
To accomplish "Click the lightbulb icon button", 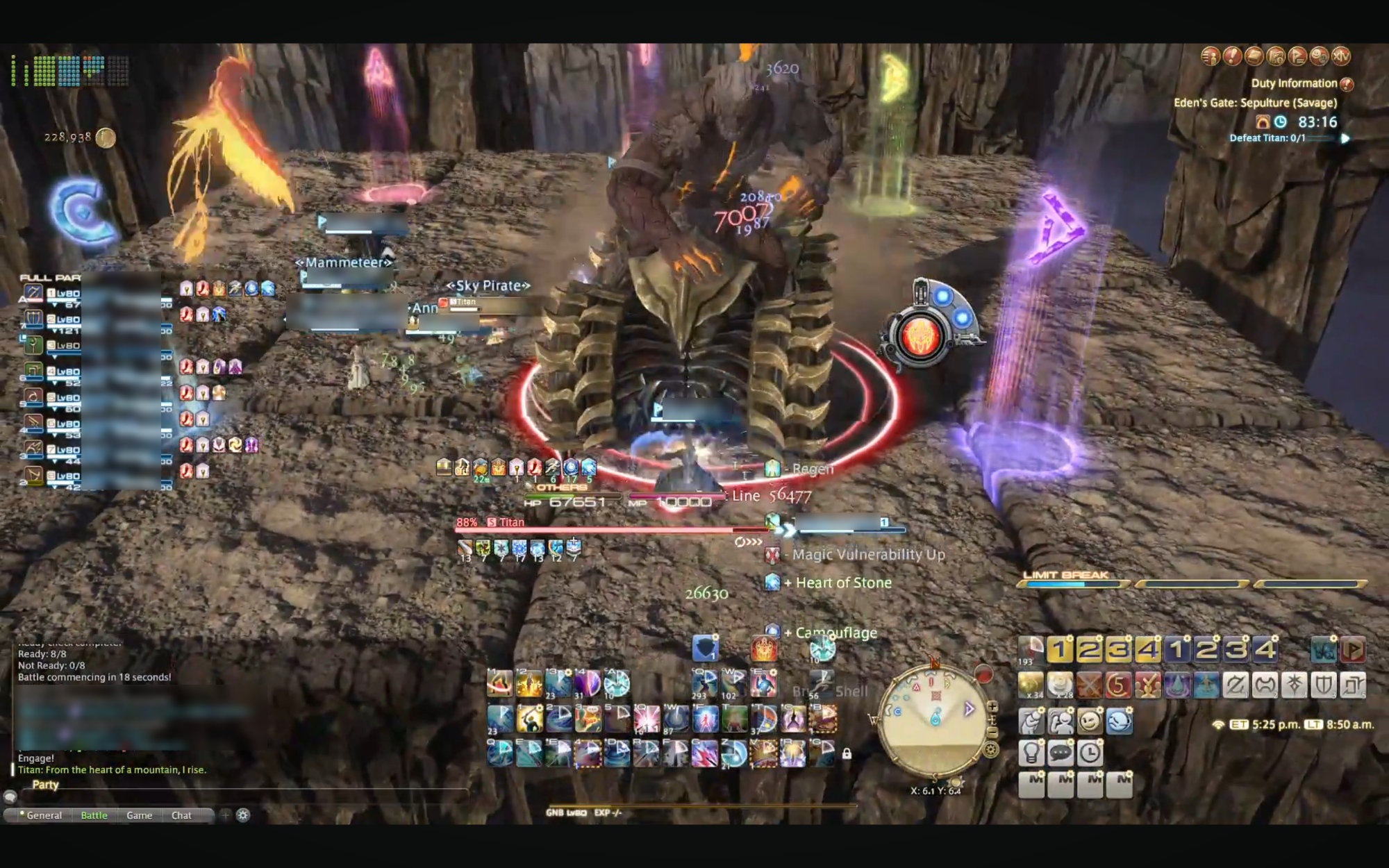I will [1031, 753].
